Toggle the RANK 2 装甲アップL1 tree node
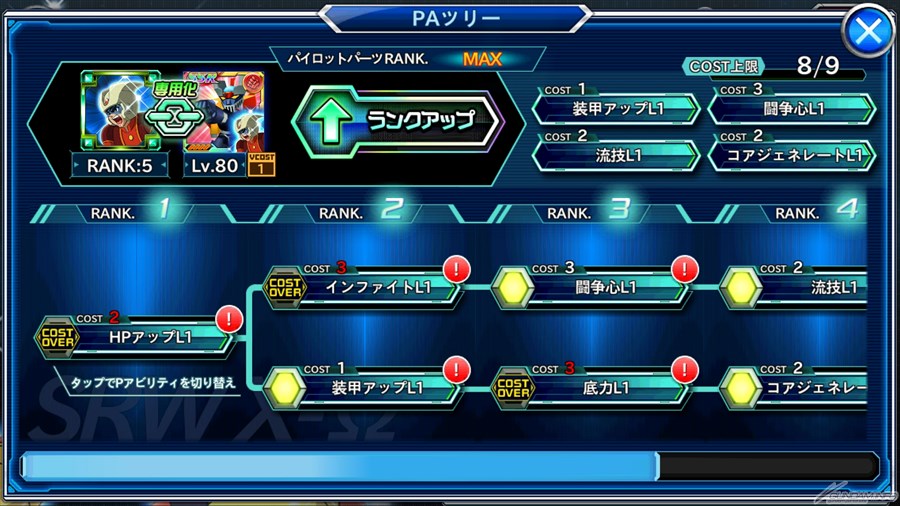 tap(366, 386)
